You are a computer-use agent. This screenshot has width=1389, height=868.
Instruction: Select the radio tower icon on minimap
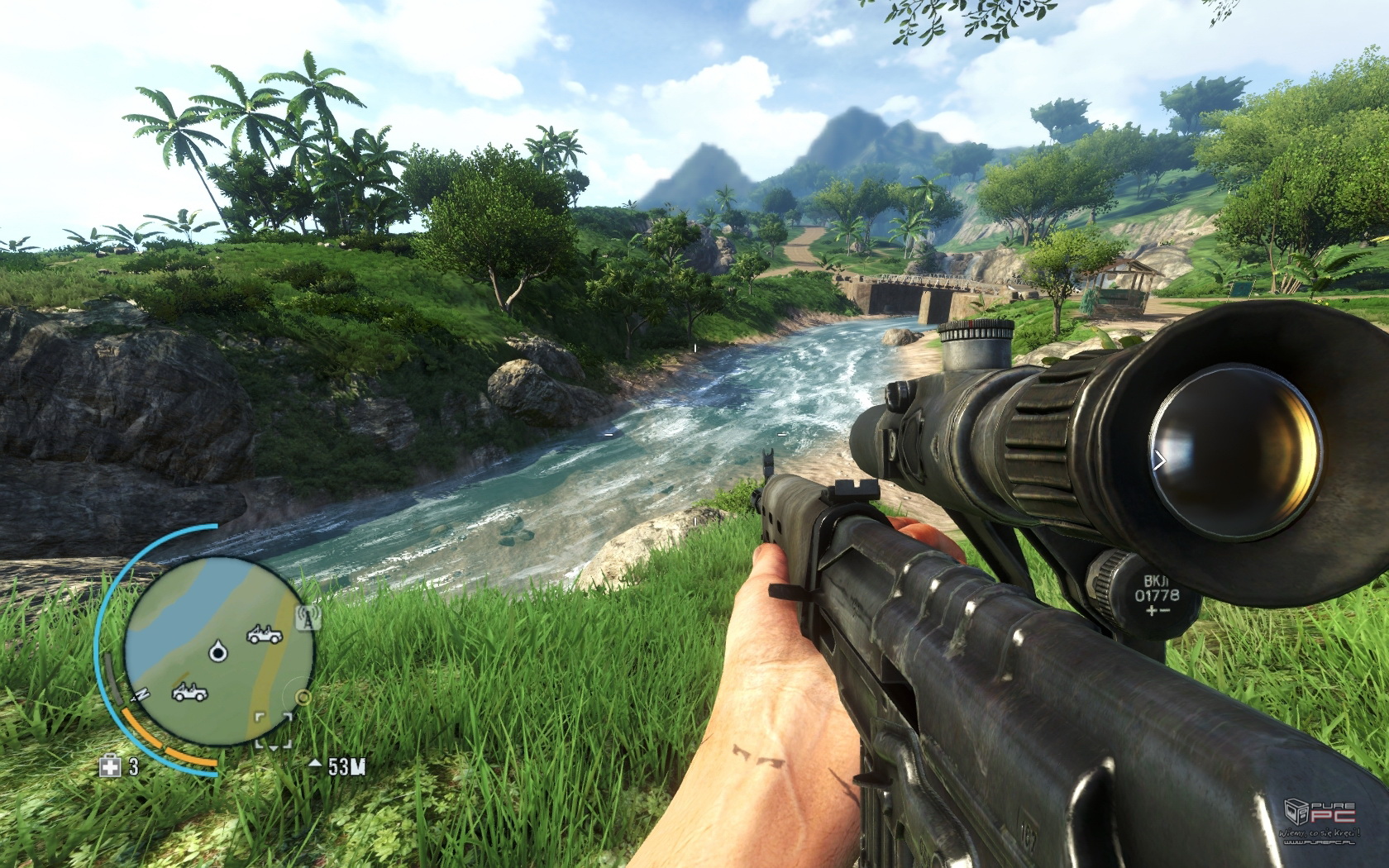pos(308,617)
